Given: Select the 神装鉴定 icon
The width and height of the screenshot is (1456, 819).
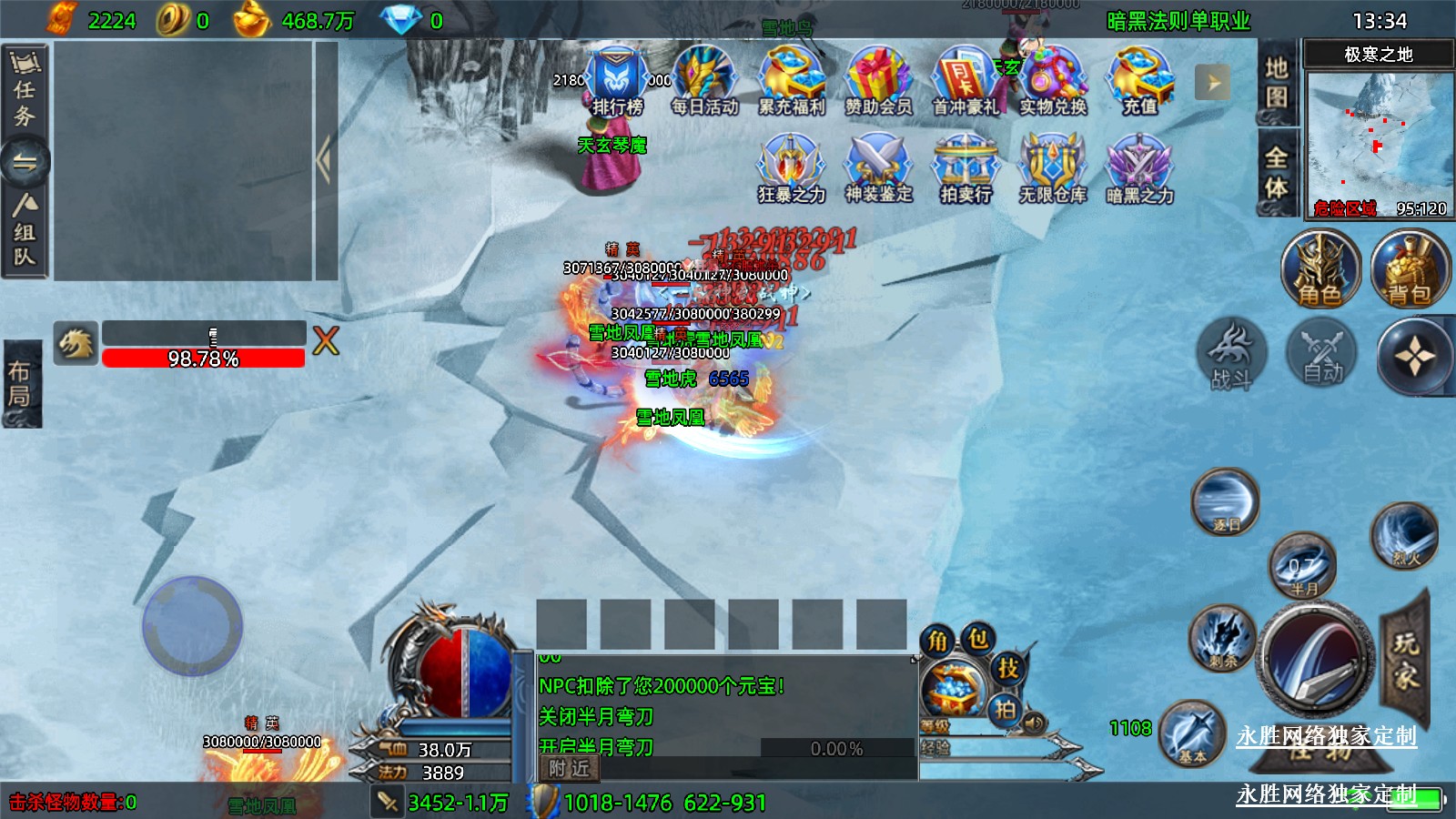Looking at the screenshot, I should coord(878,169).
